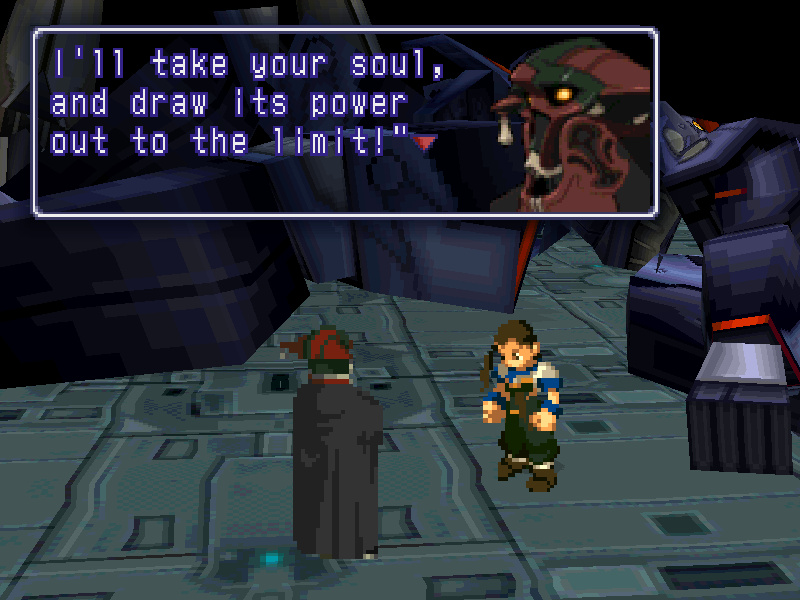Click the red dialogue continue arrow
This screenshot has width=800, height=600.
coord(426,143)
